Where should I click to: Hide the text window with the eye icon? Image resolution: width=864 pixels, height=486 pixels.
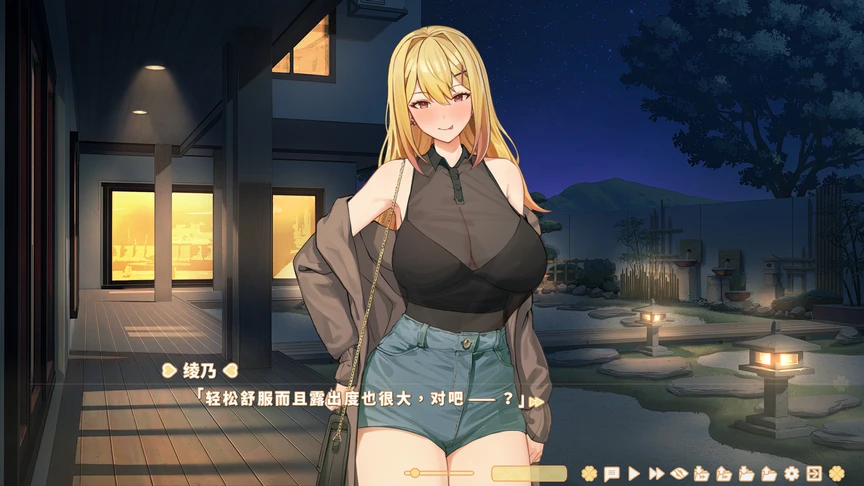click(678, 473)
